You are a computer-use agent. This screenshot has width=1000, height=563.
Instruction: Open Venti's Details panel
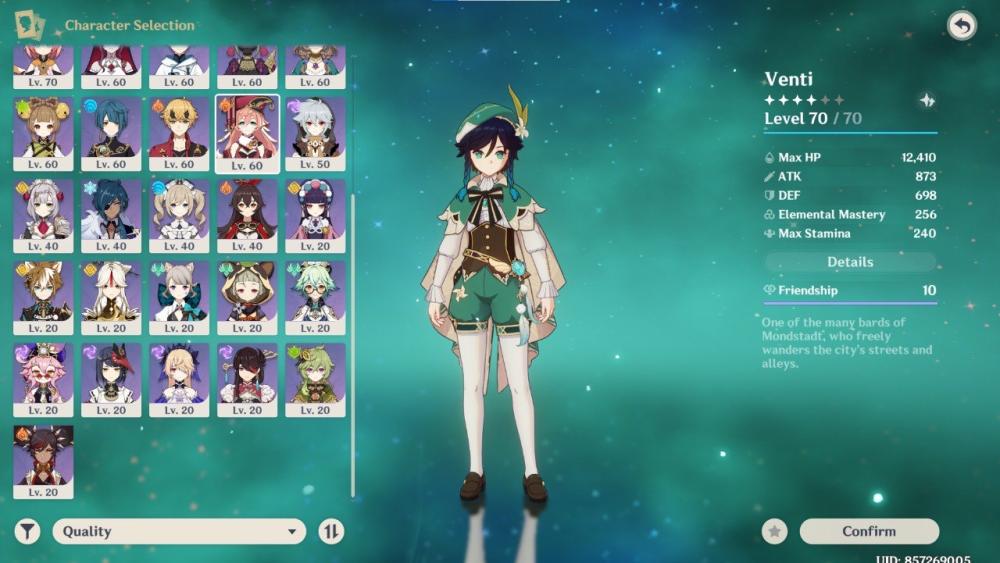tap(850, 262)
